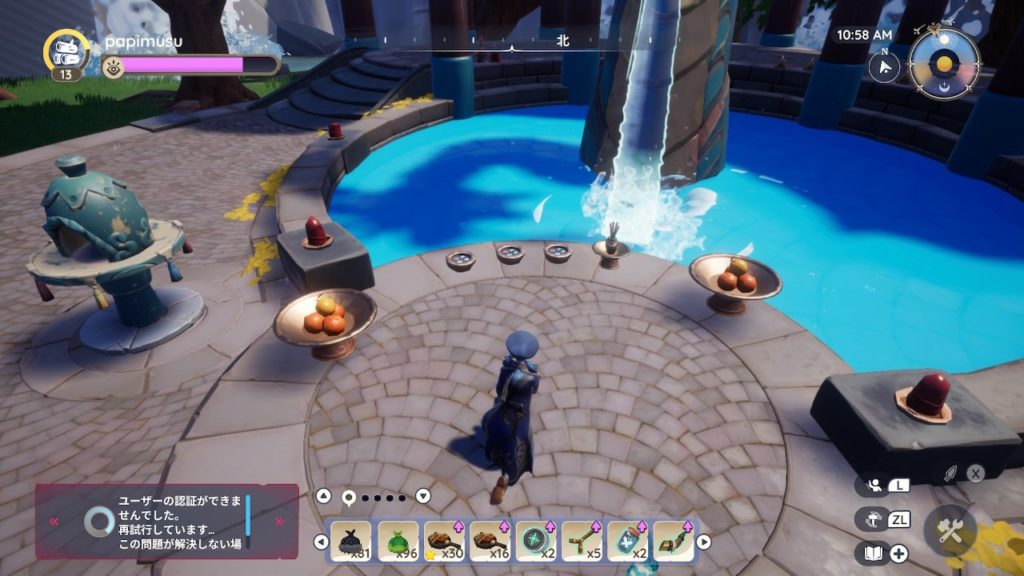The width and height of the screenshot is (1024, 576).
Task: Click the spinning mushroom icon
Action: pyautogui.click(x=872, y=519)
